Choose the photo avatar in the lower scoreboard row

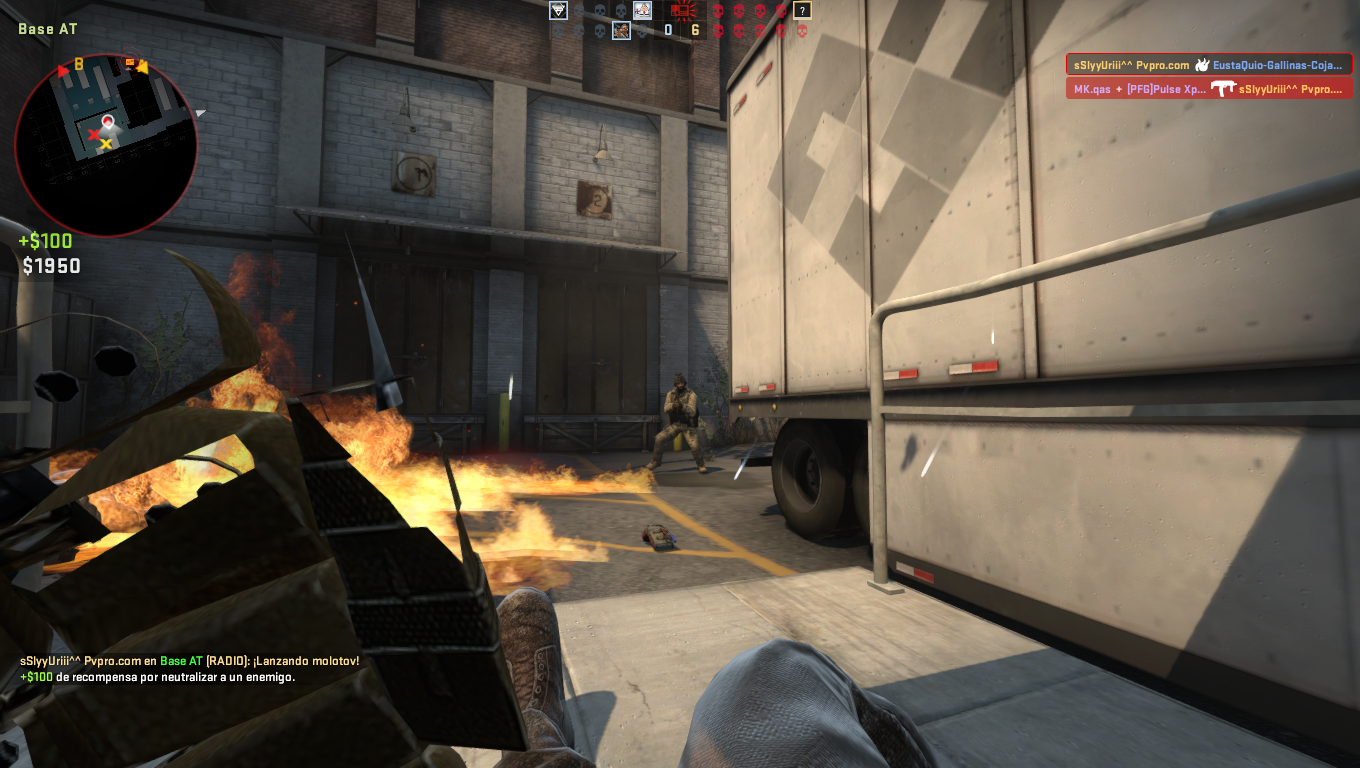click(x=622, y=31)
